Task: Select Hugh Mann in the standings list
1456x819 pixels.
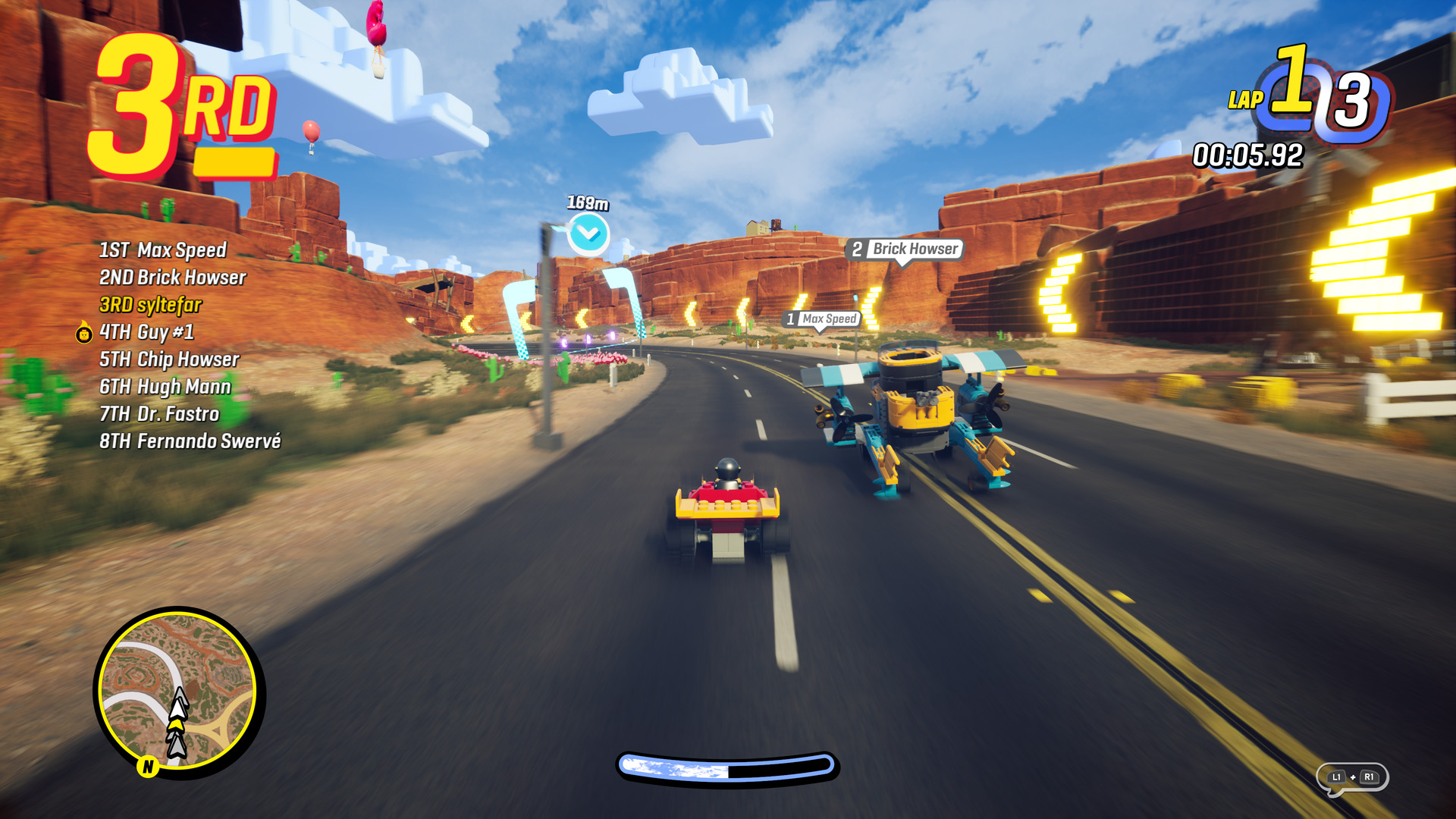Action: pyautogui.click(x=165, y=387)
